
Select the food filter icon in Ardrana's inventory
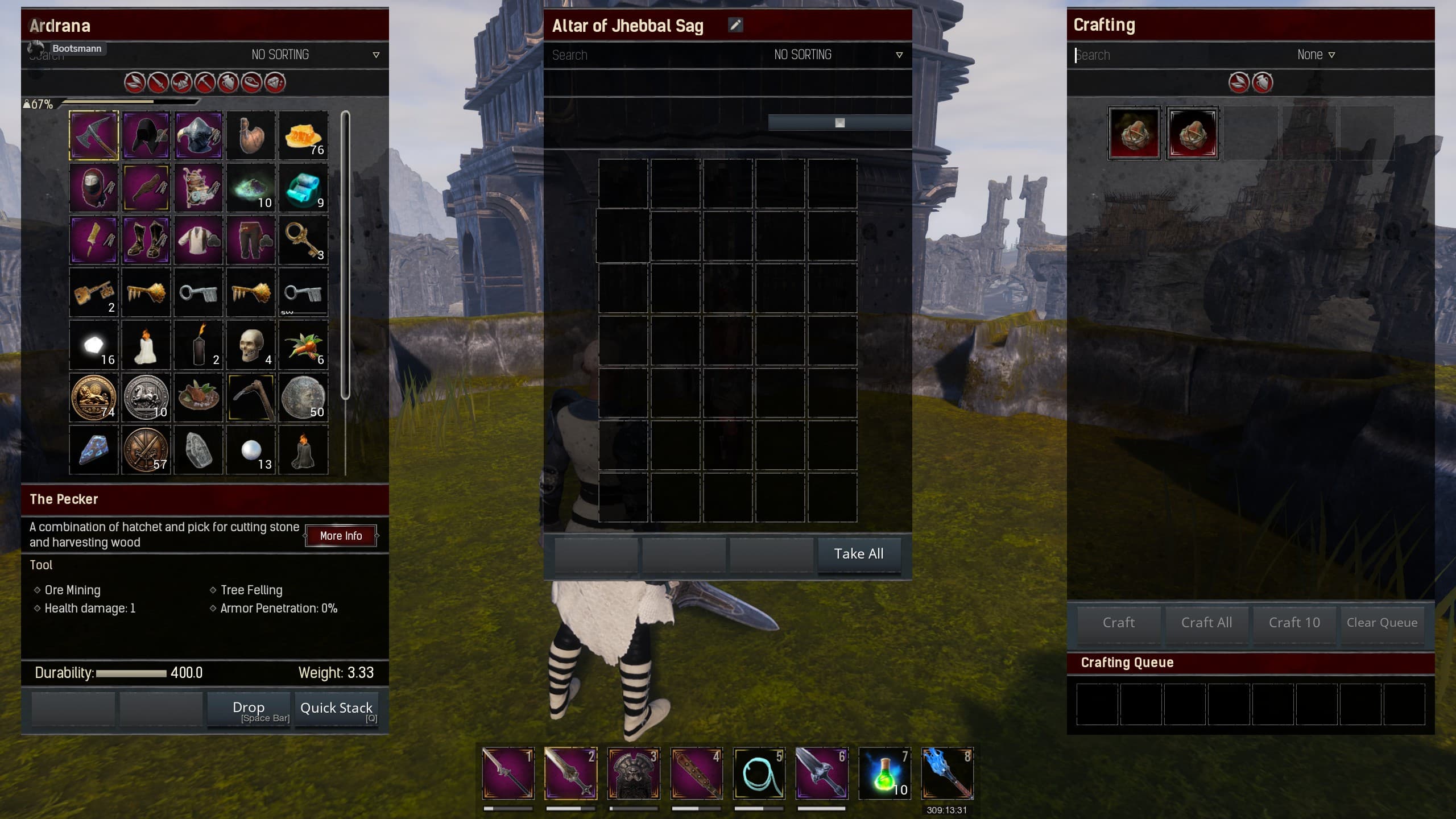[x=251, y=82]
